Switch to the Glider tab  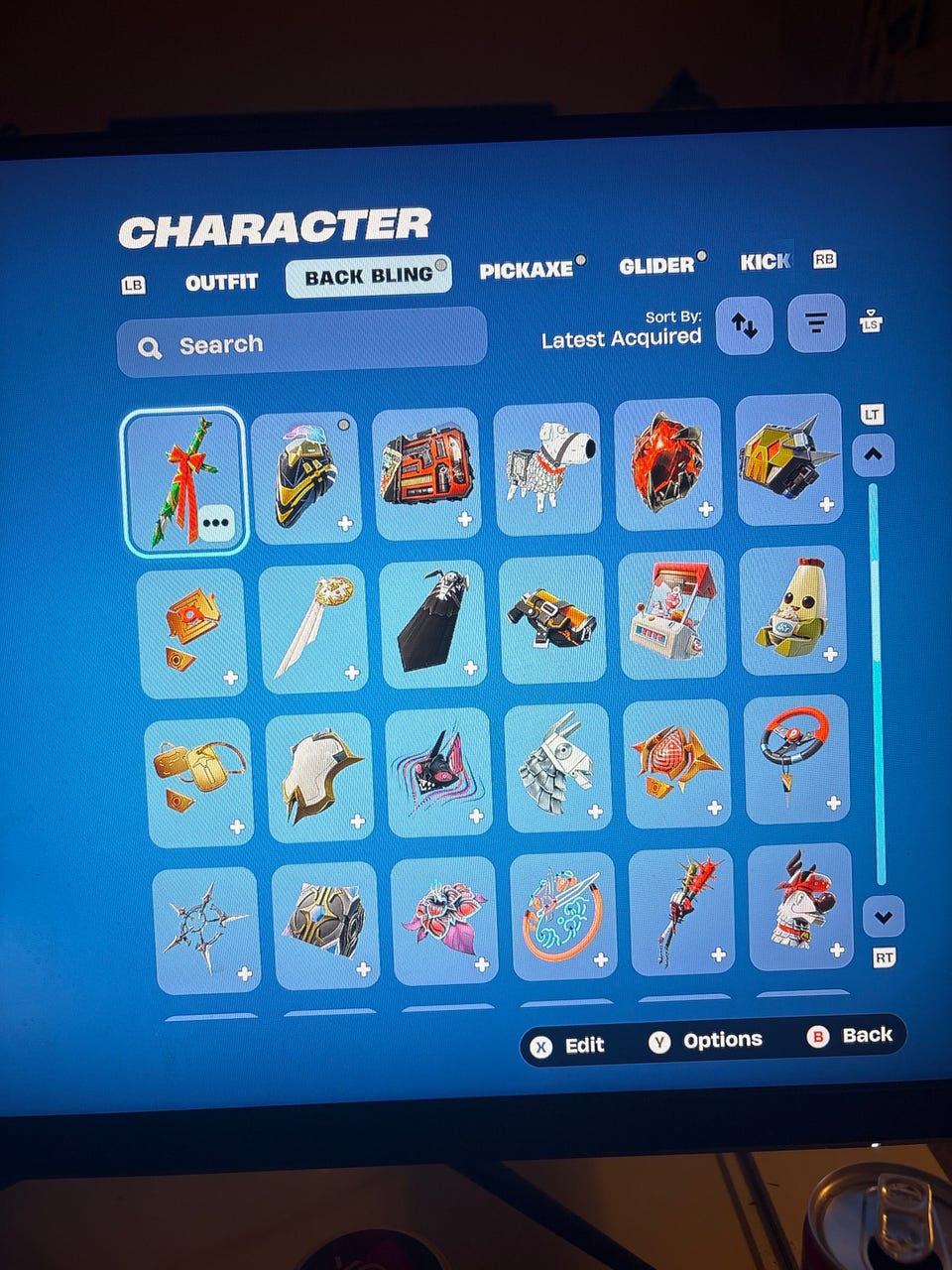pyautogui.click(x=656, y=266)
